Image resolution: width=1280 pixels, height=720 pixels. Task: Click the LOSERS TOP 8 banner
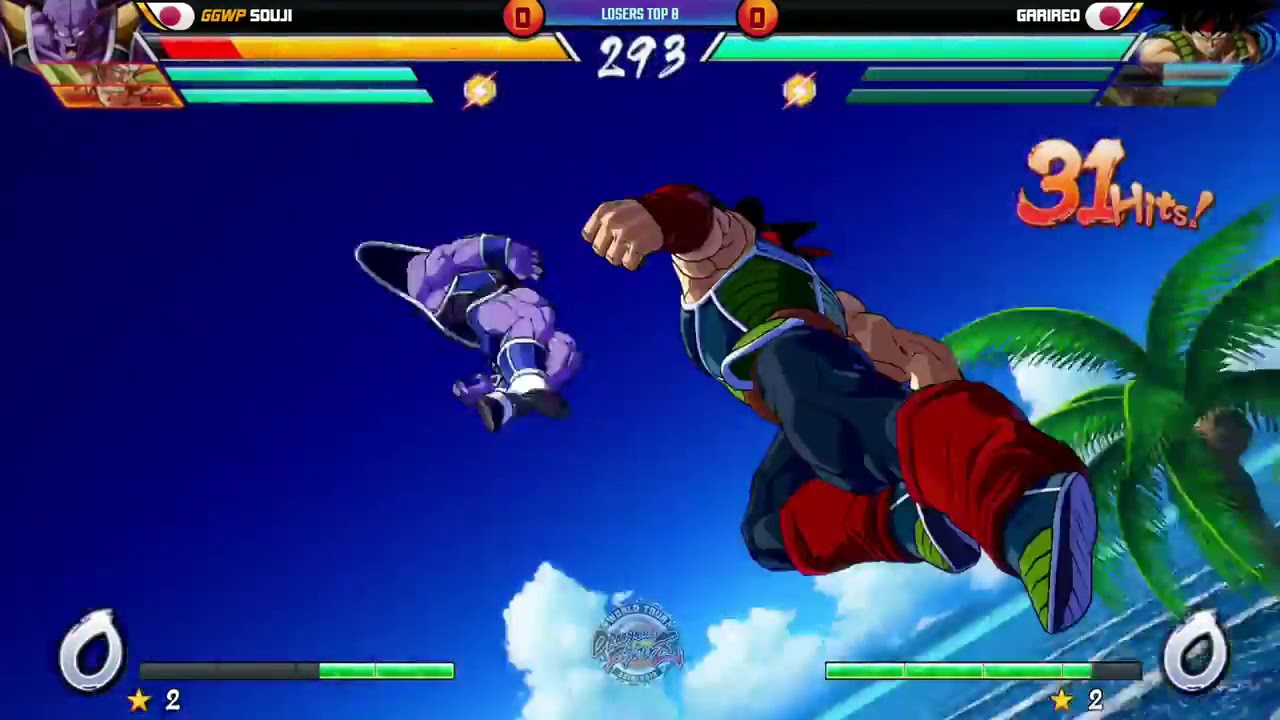(x=639, y=14)
